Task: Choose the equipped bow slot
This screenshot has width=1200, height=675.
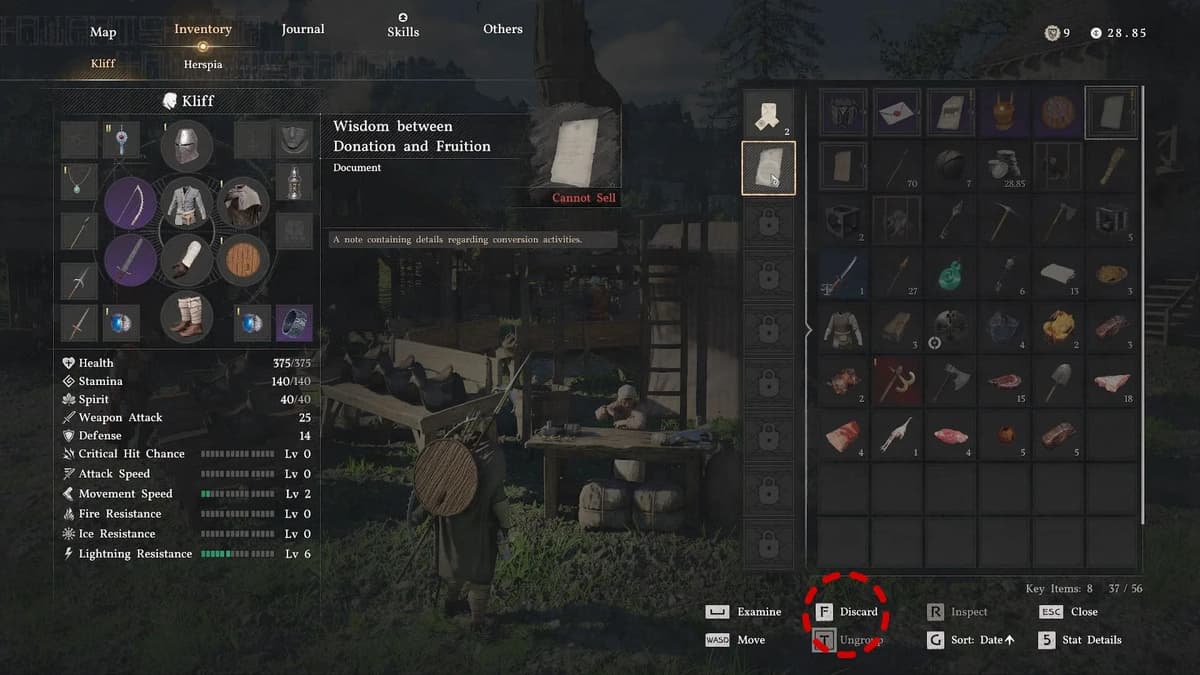Action: coord(130,203)
